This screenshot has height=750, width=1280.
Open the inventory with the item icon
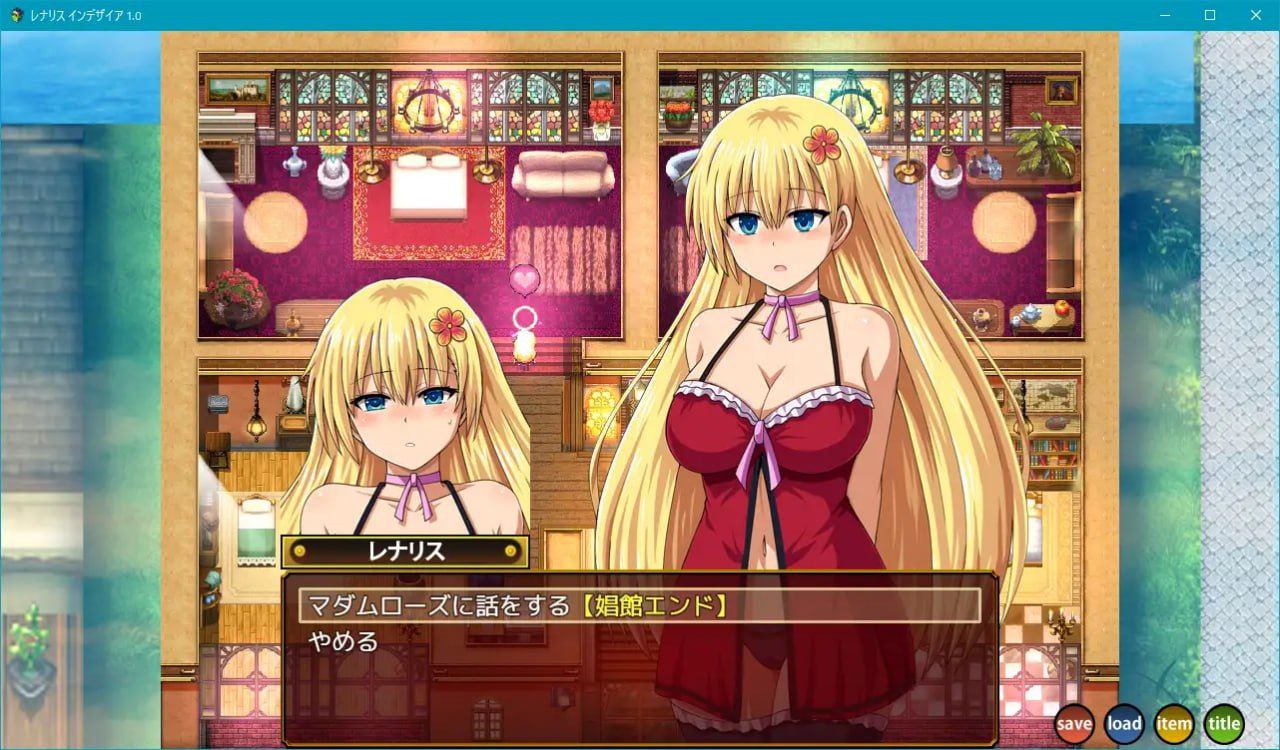tap(1173, 723)
